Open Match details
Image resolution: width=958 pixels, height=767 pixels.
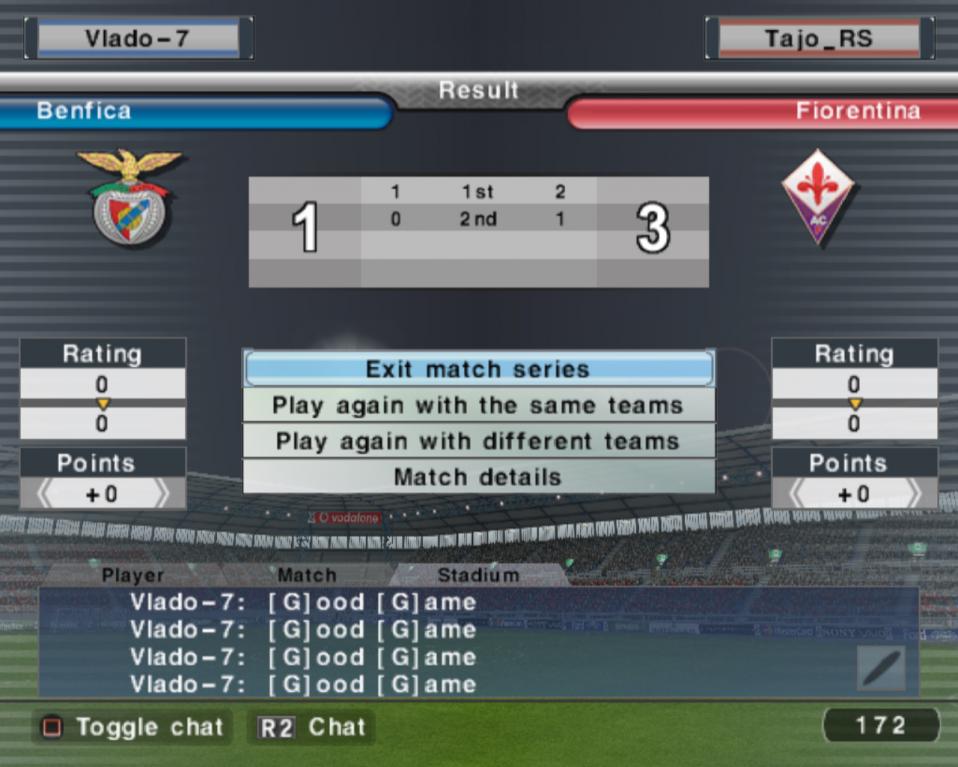478,477
